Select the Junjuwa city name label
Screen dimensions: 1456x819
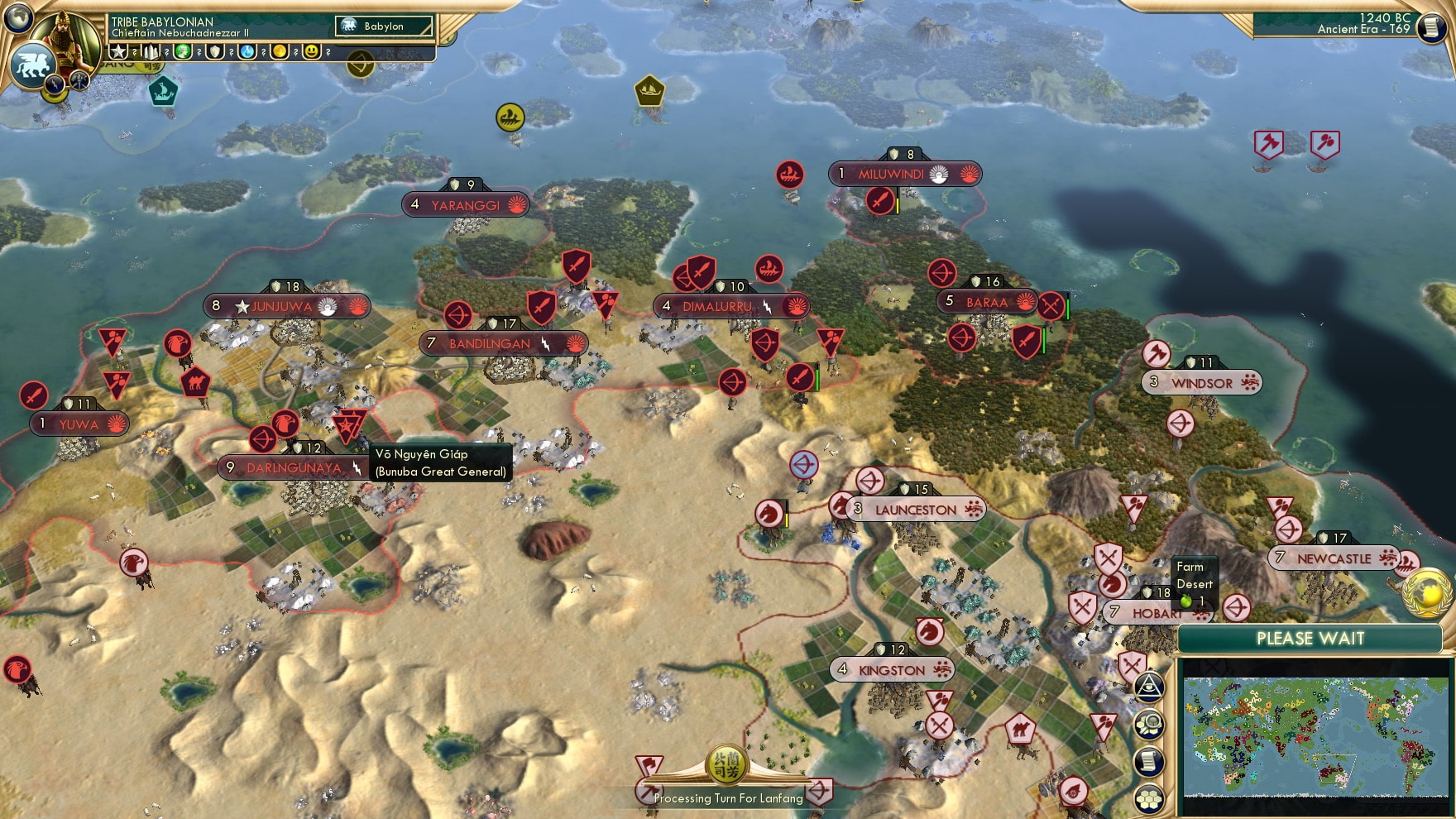point(281,305)
